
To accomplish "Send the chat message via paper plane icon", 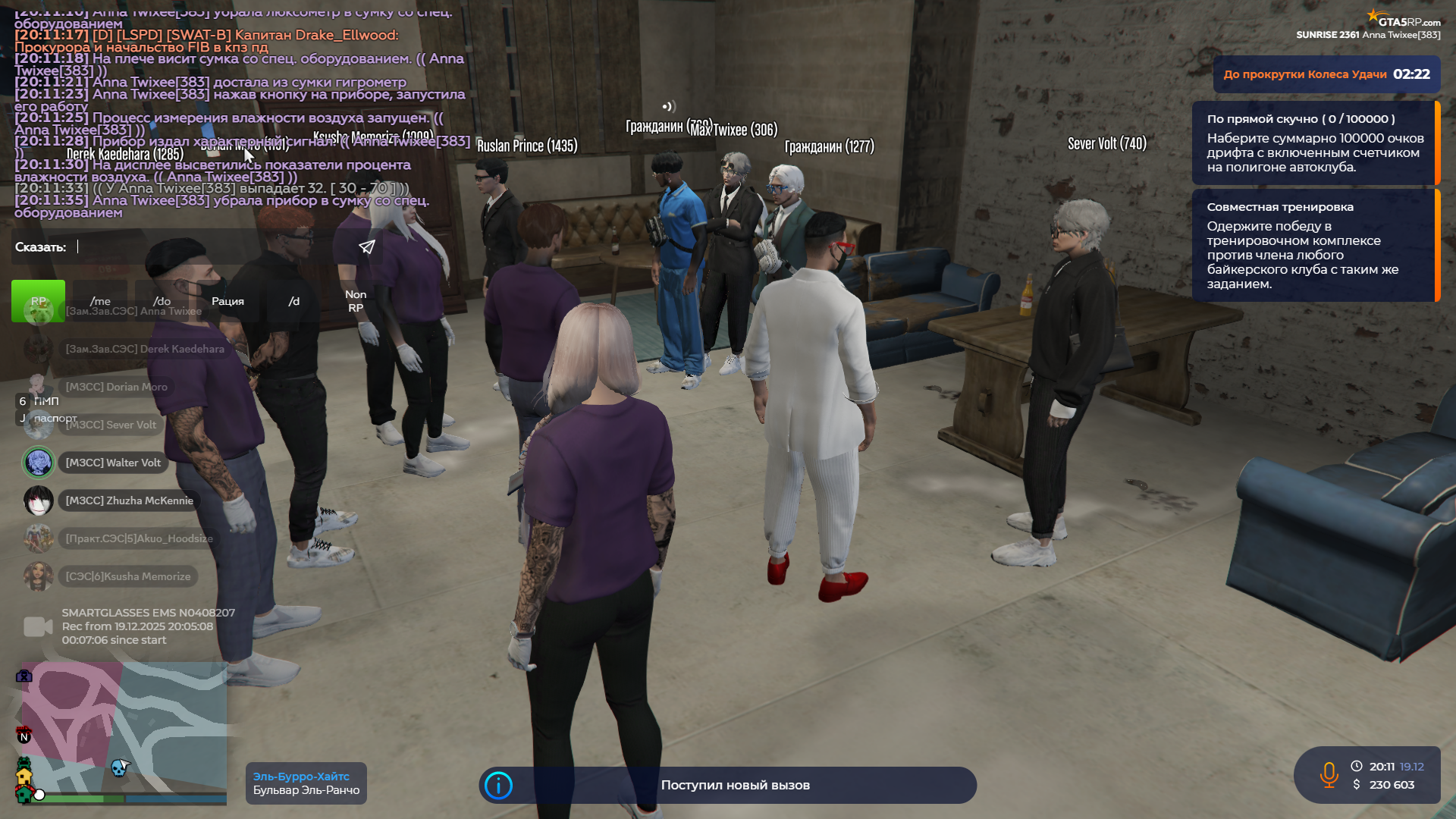I will click(366, 246).
